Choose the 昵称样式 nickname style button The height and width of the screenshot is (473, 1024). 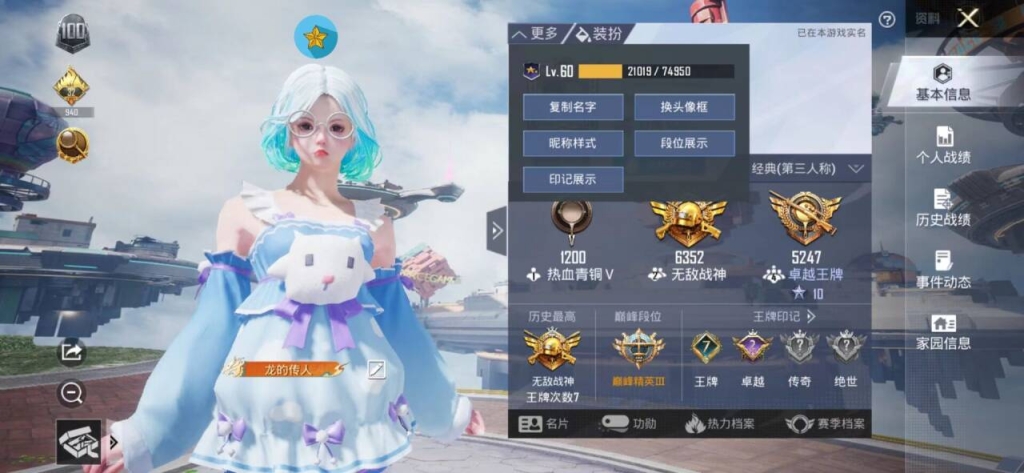pyautogui.click(x=573, y=143)
